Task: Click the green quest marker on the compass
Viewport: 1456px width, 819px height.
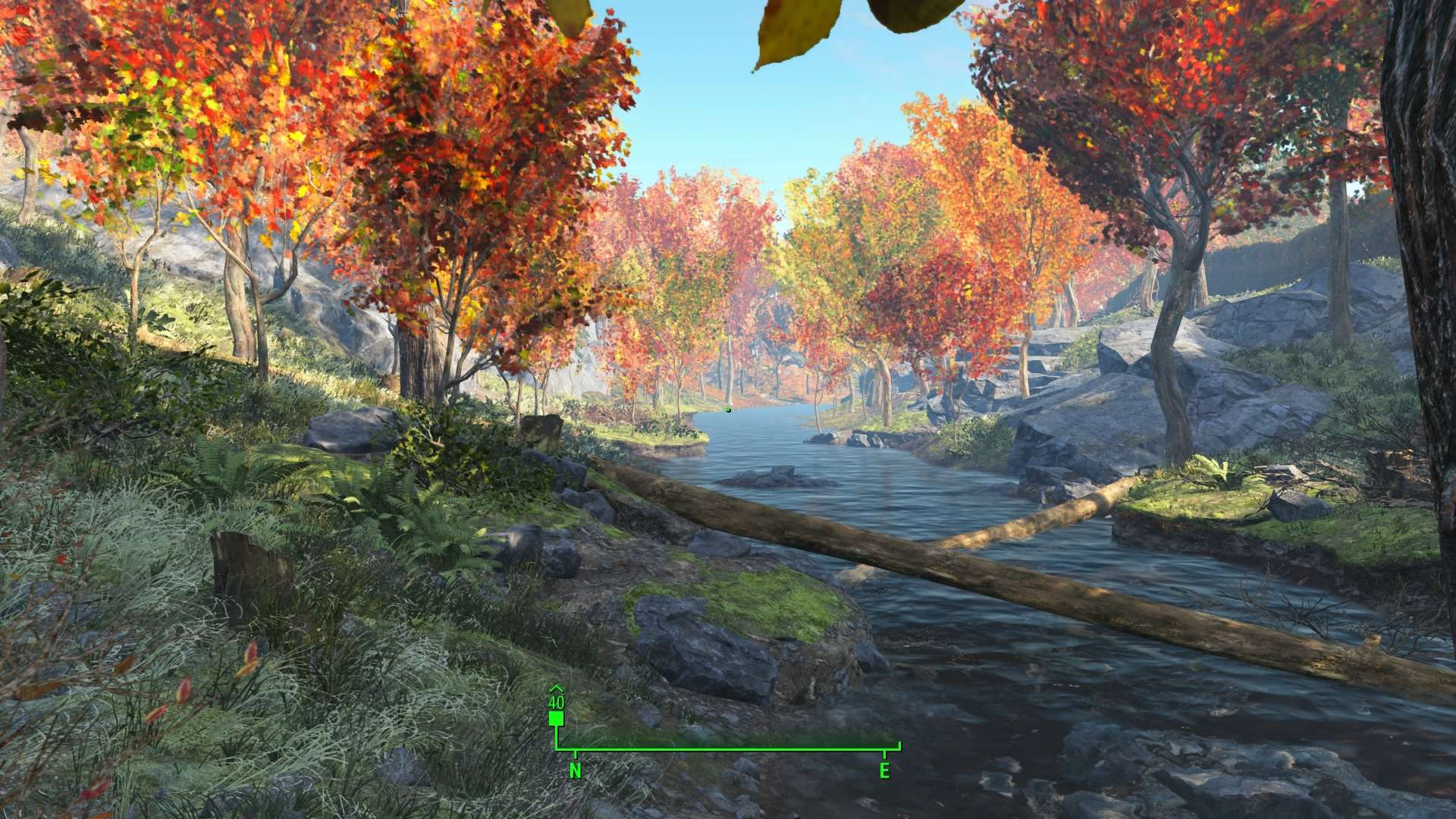Action: (556, 717)
